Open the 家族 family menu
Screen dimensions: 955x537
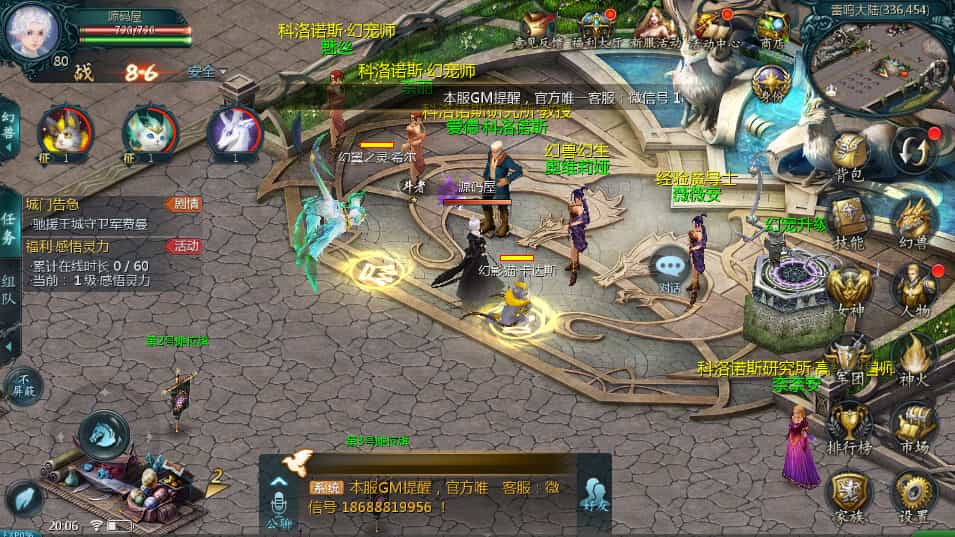tap(849, 493)
